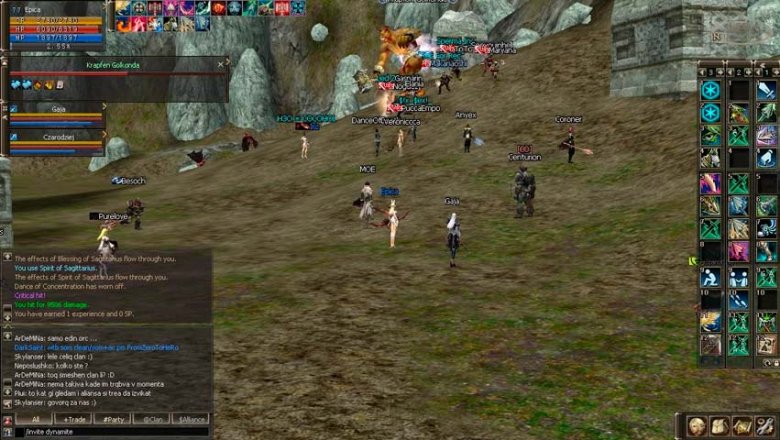Open the +Trade chat tab
The image size is (780, 440).
pos(73,419)
